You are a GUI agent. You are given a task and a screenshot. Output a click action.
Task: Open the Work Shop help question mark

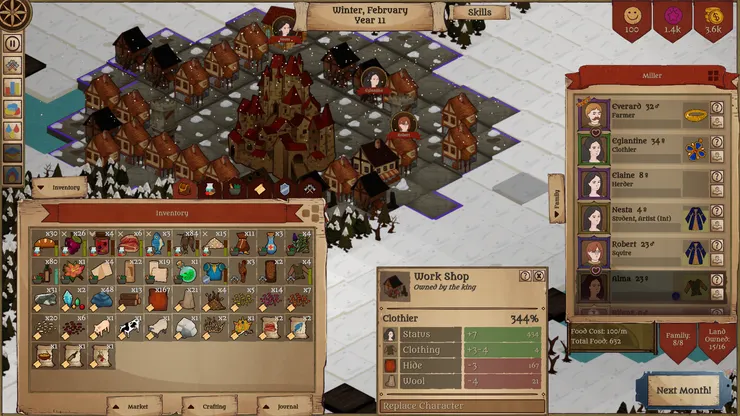pyautogui.click(x=524, y=276)
